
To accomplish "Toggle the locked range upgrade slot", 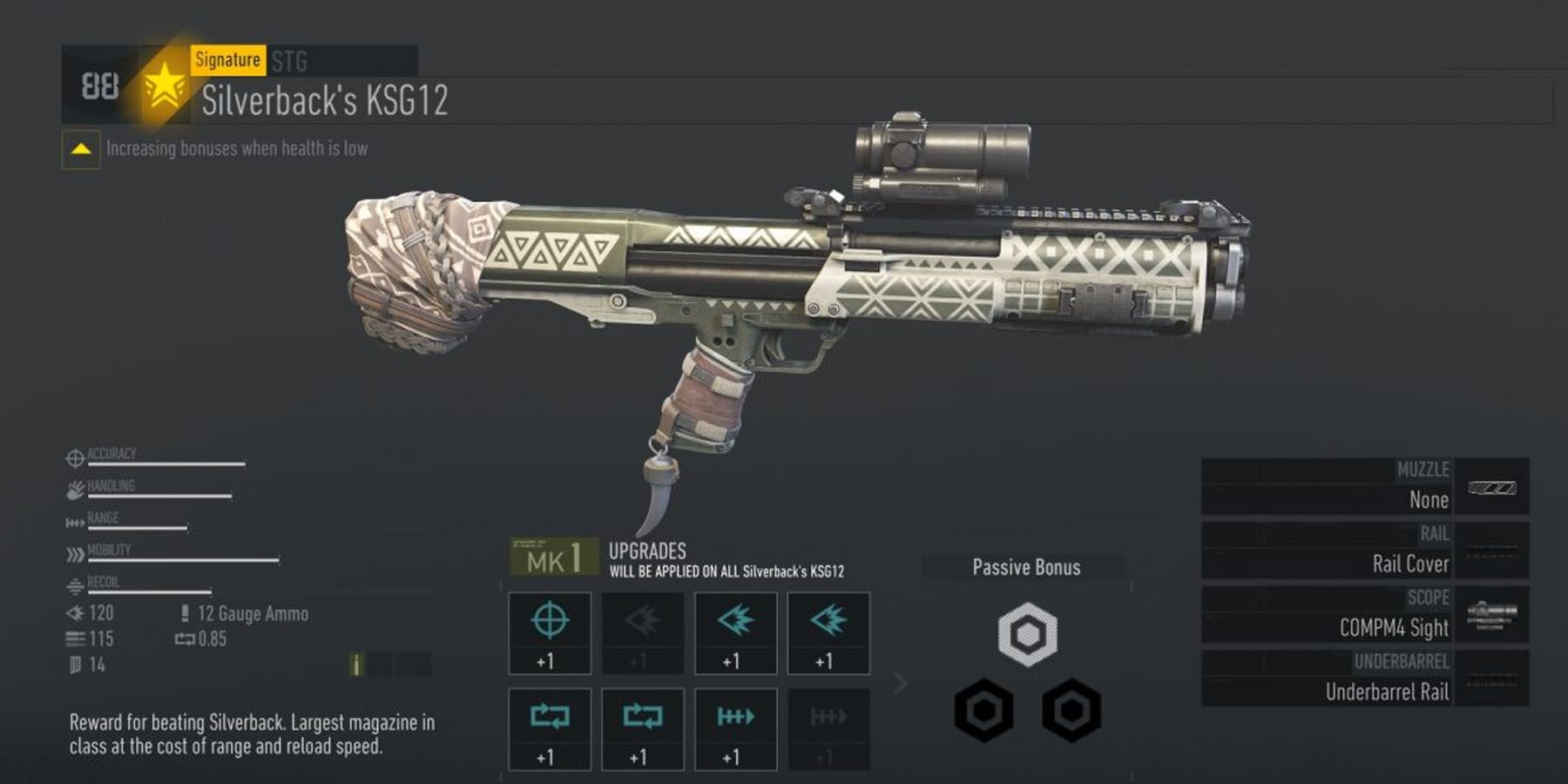I will [828, 730].
